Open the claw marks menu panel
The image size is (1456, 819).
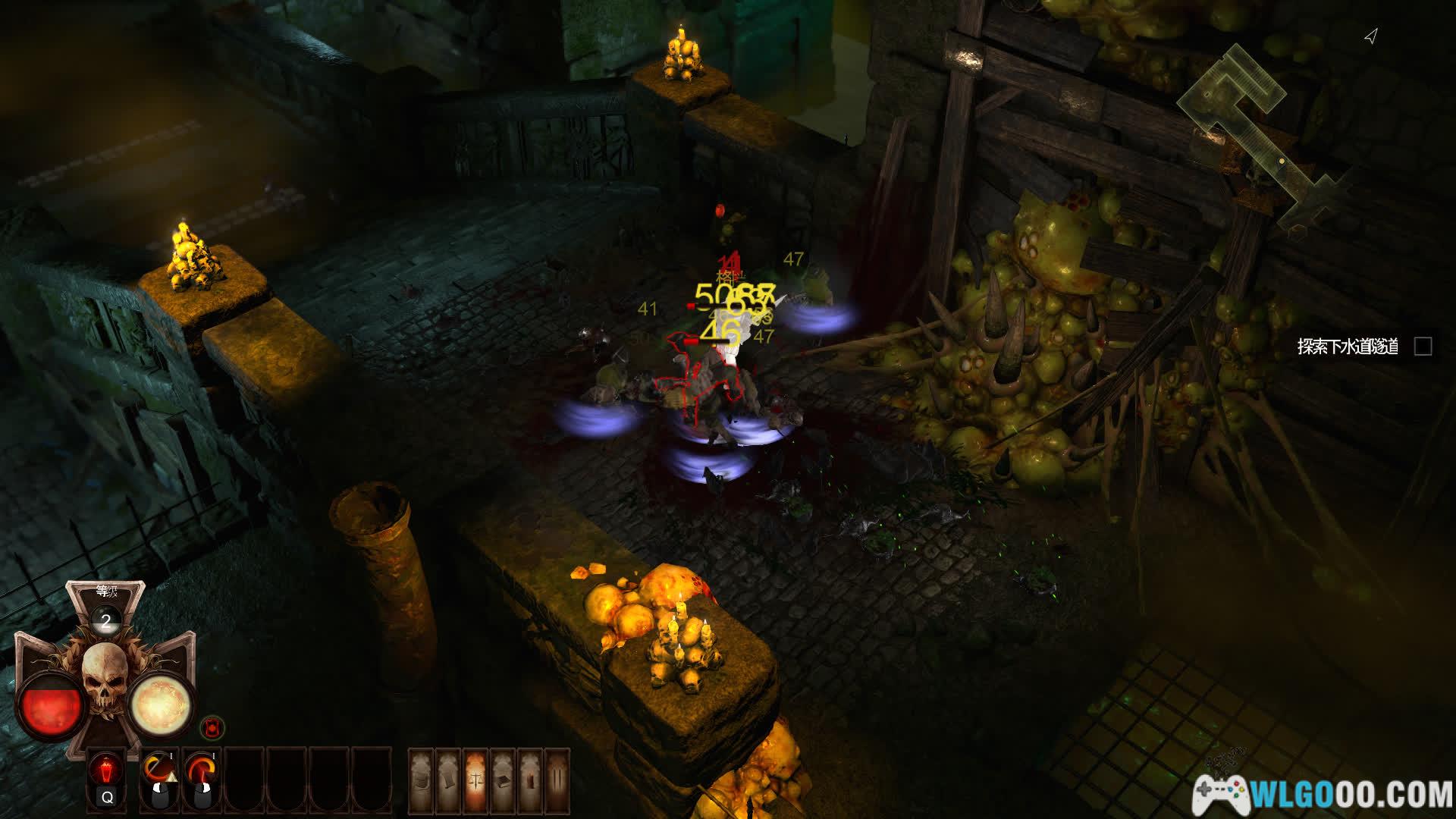tap(556, 780)
